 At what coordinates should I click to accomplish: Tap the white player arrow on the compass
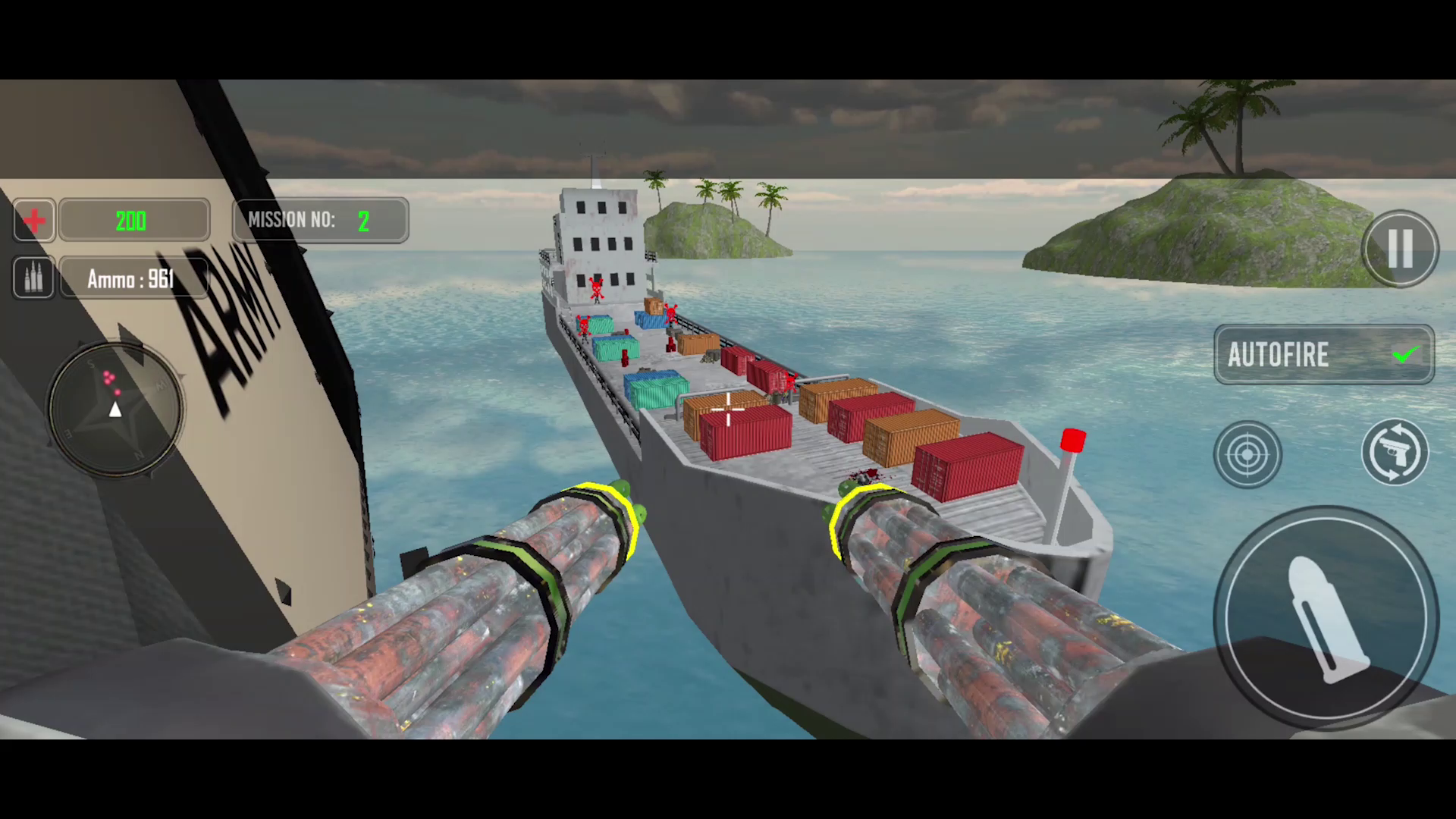[115, 409]
